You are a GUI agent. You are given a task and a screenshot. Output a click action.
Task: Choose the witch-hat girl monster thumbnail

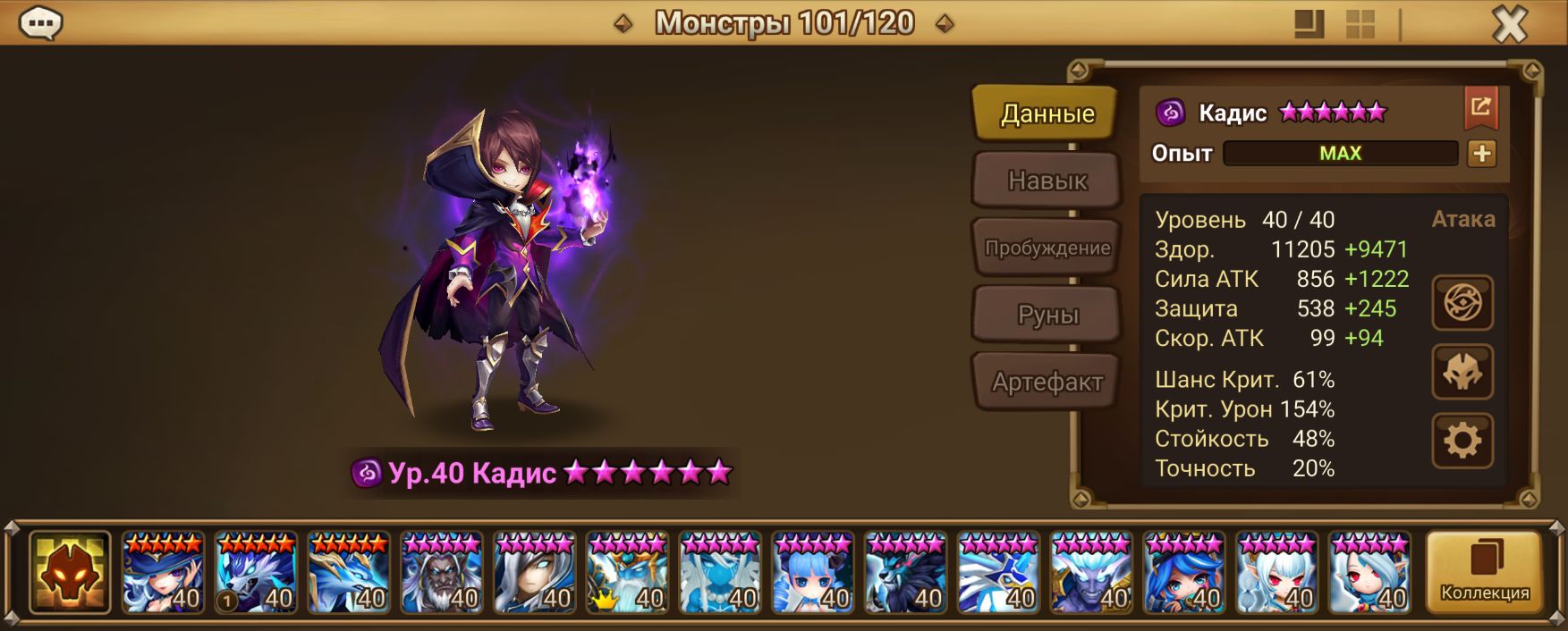tap(163, 573)
